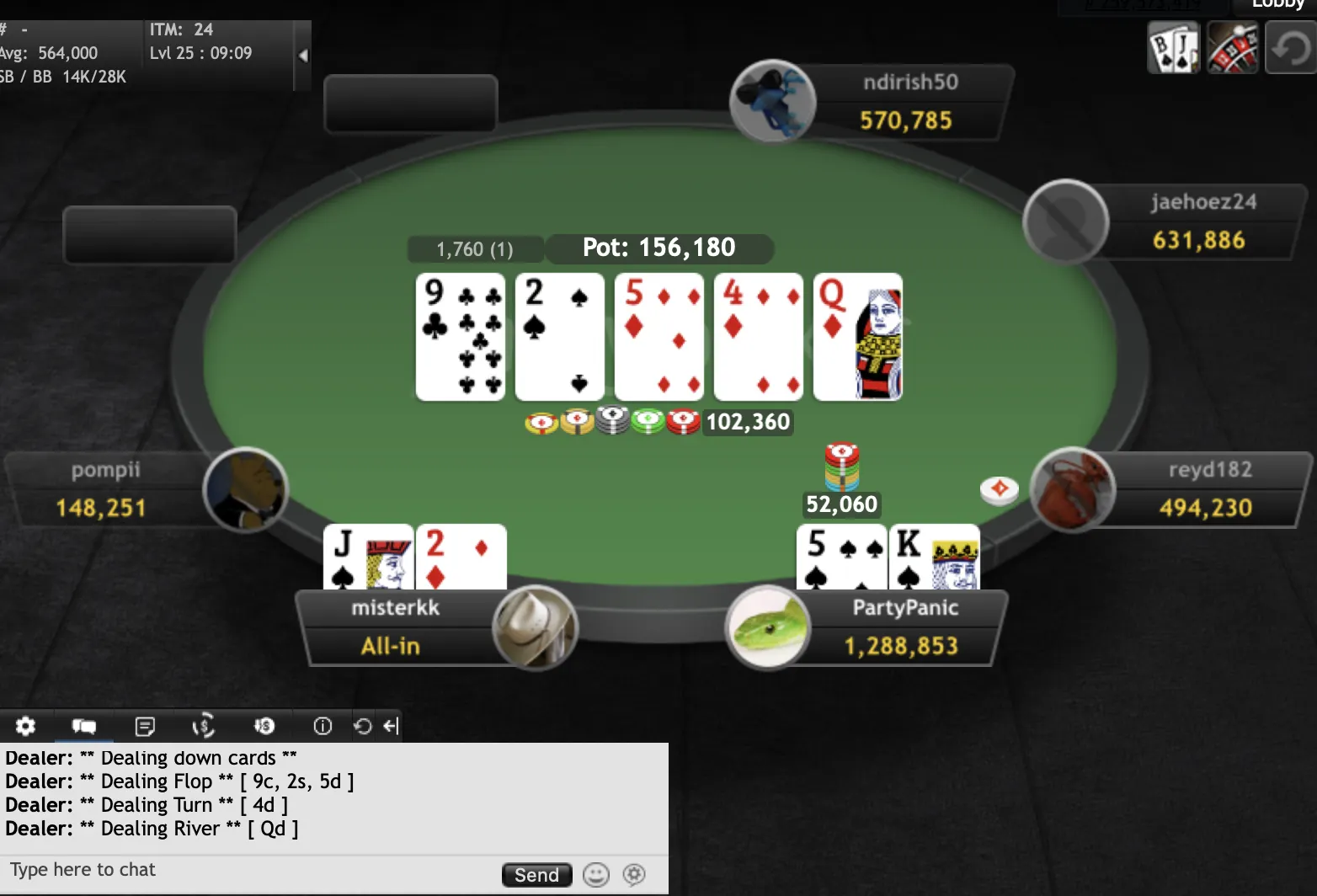The image size is (1317, 896).
Task: Open table settings gear icon
Action: tap(26, 726)
